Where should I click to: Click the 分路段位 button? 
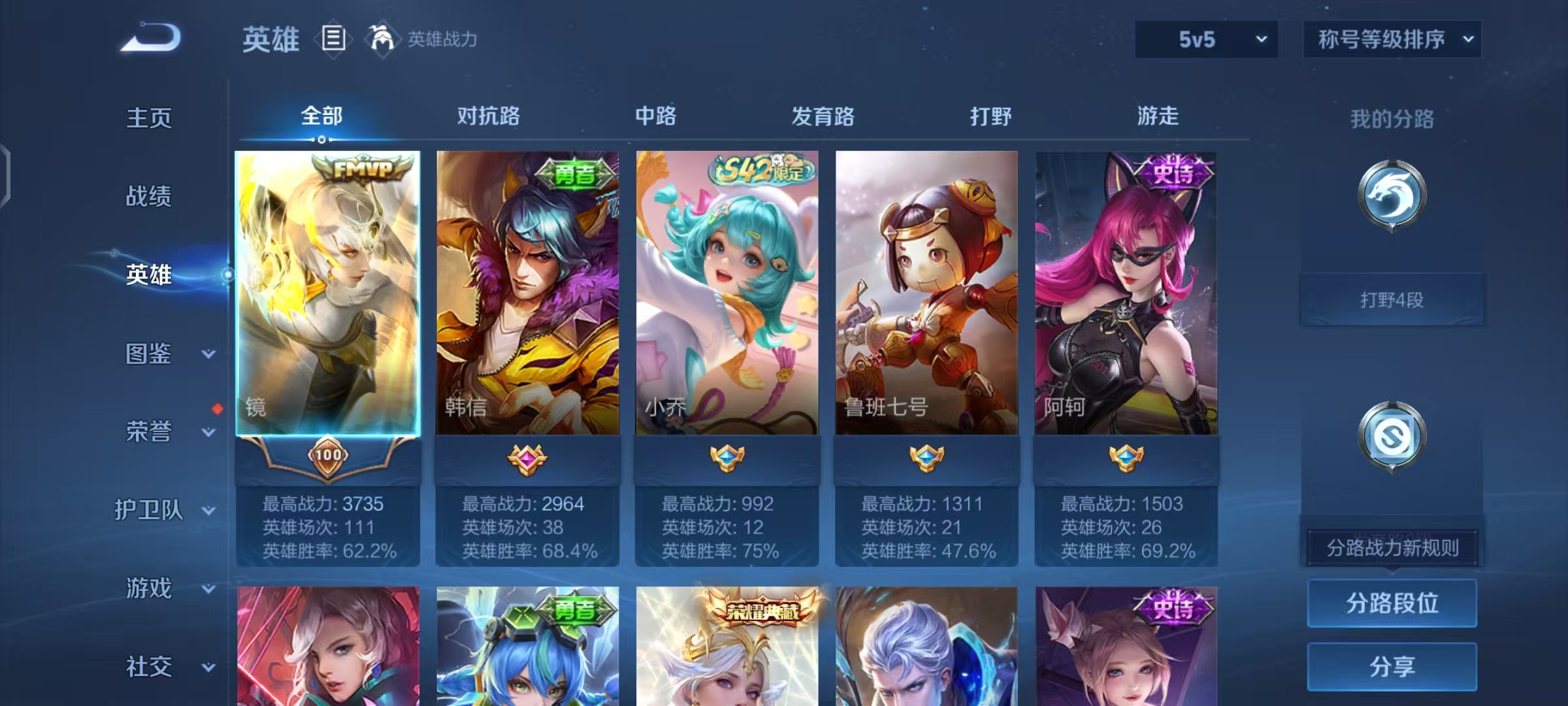(1392, 604)
